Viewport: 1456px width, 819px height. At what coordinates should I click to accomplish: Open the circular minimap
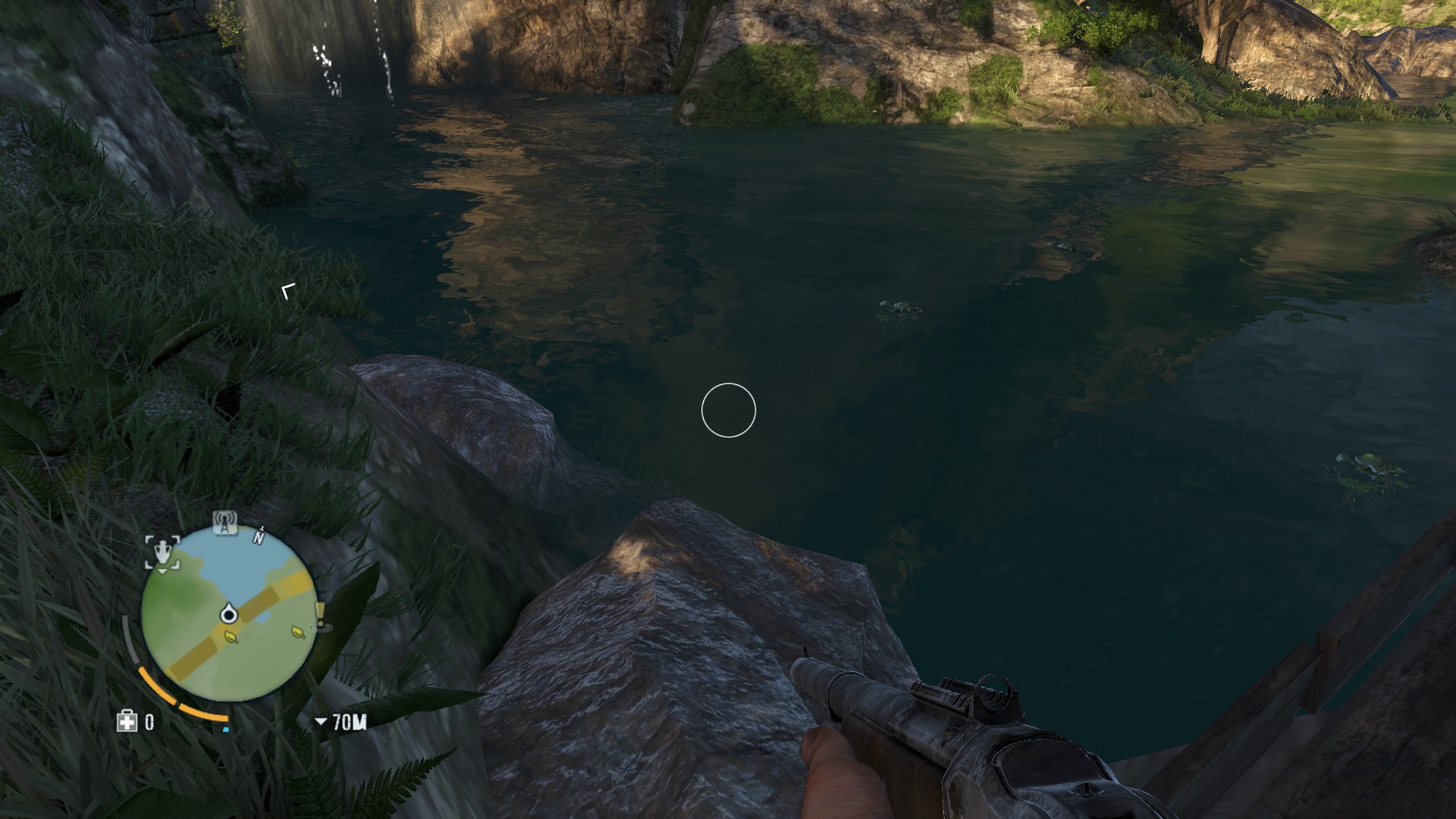pyautogui.click(x=227, y=615)
